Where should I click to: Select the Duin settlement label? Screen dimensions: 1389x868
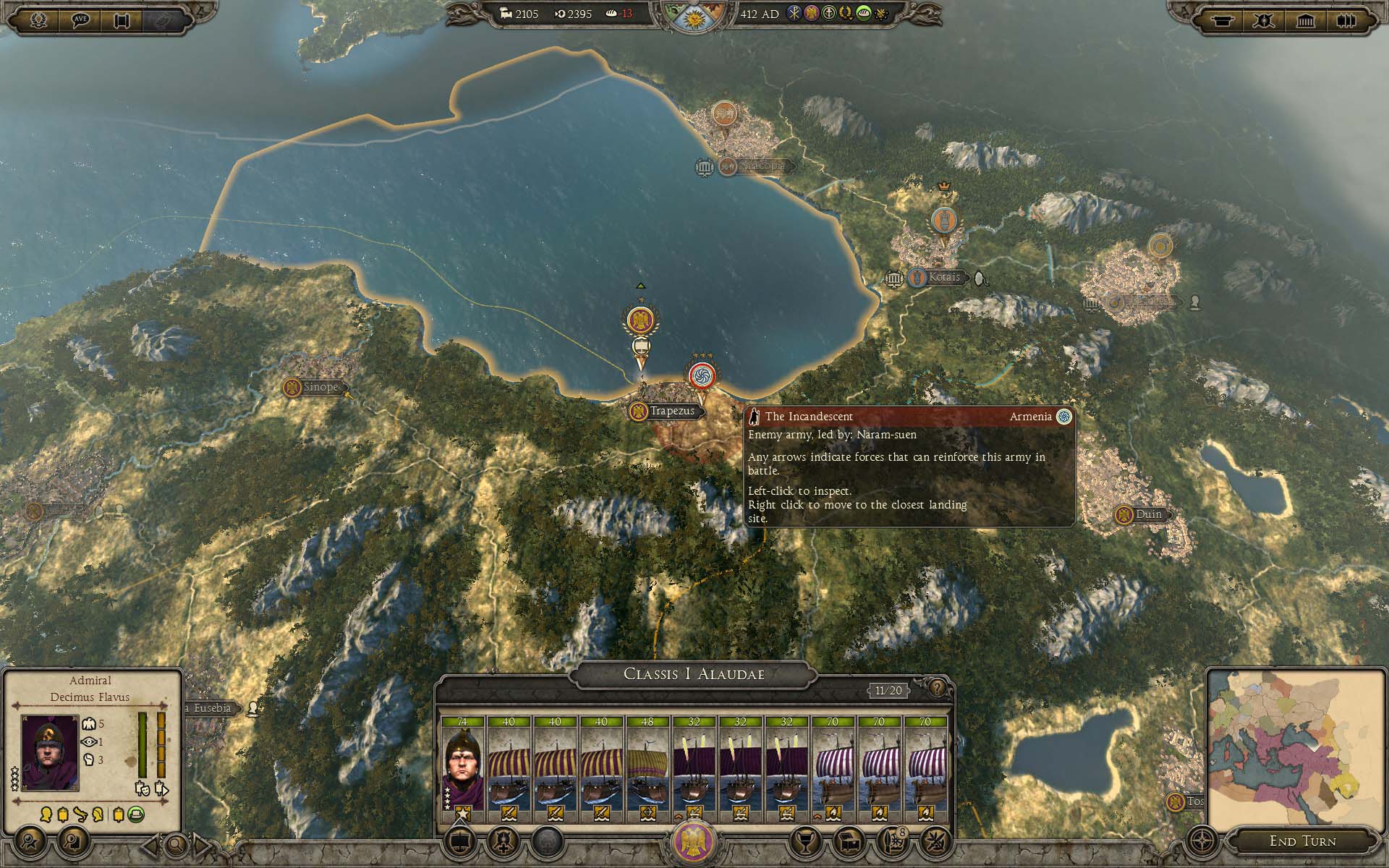tap(1148, 514)
